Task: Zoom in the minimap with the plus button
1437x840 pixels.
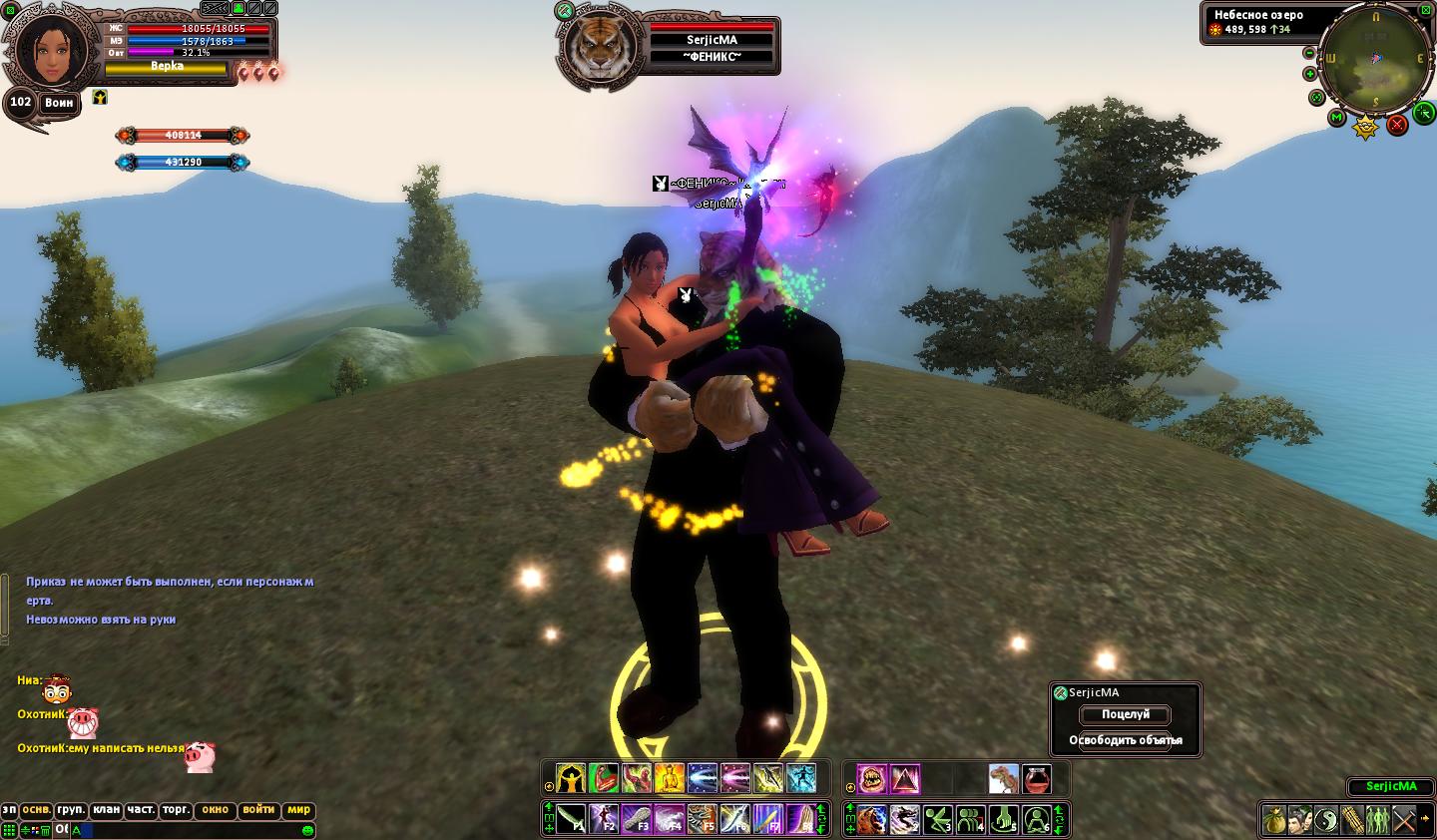Action: [1309, 74]
